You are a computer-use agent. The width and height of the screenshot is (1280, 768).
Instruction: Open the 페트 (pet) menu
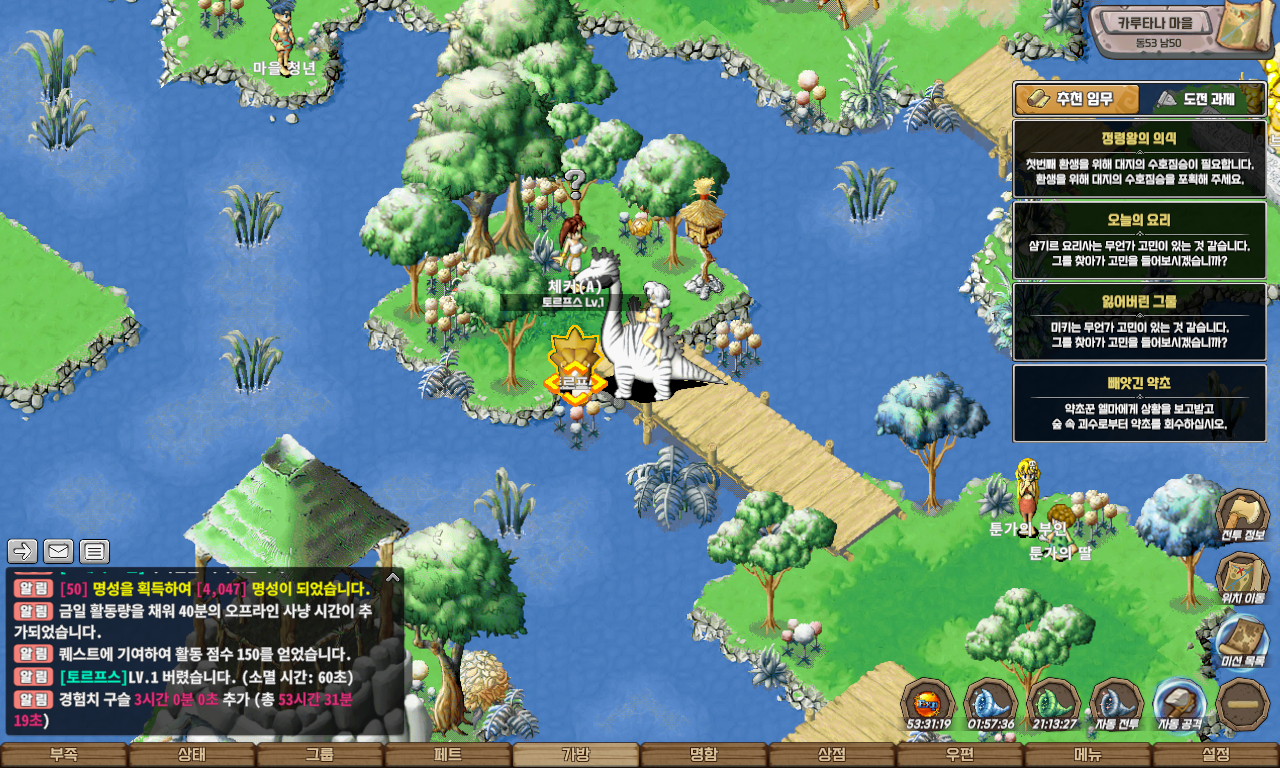pos(448,755)
